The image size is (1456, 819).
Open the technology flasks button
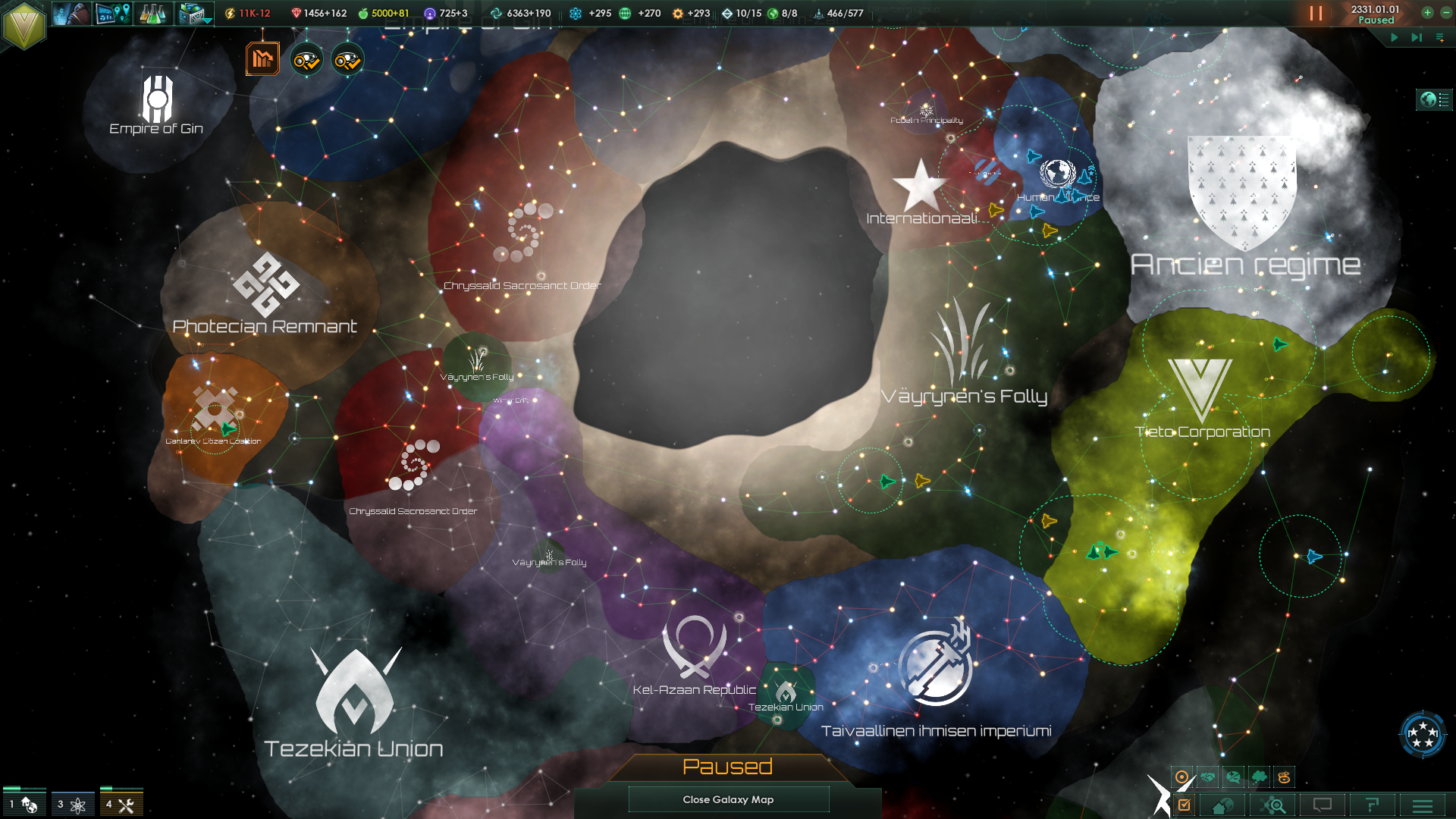[x=153, y=14]
